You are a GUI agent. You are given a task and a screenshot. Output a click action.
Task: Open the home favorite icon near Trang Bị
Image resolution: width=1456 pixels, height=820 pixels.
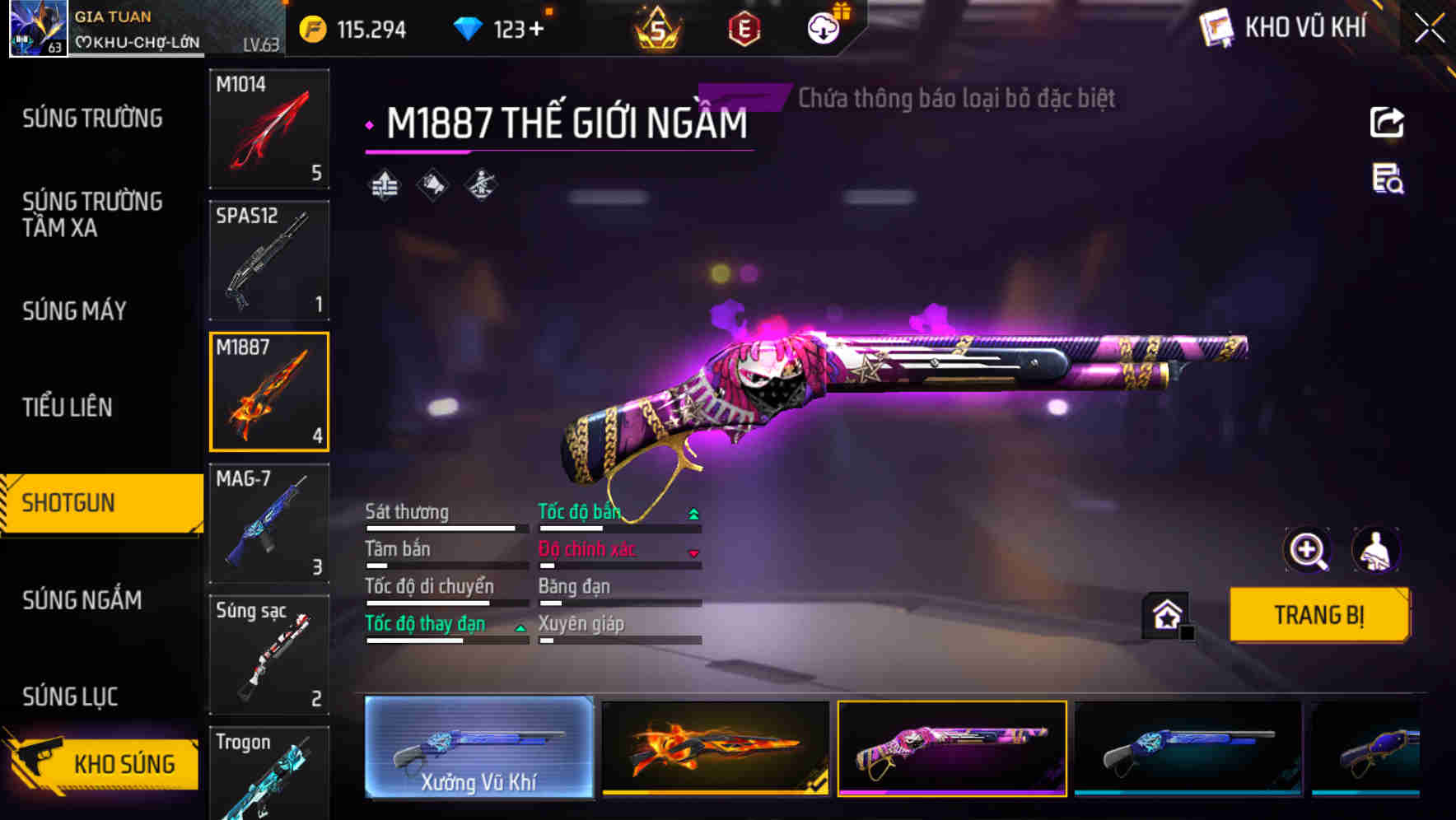point(1166,614)
